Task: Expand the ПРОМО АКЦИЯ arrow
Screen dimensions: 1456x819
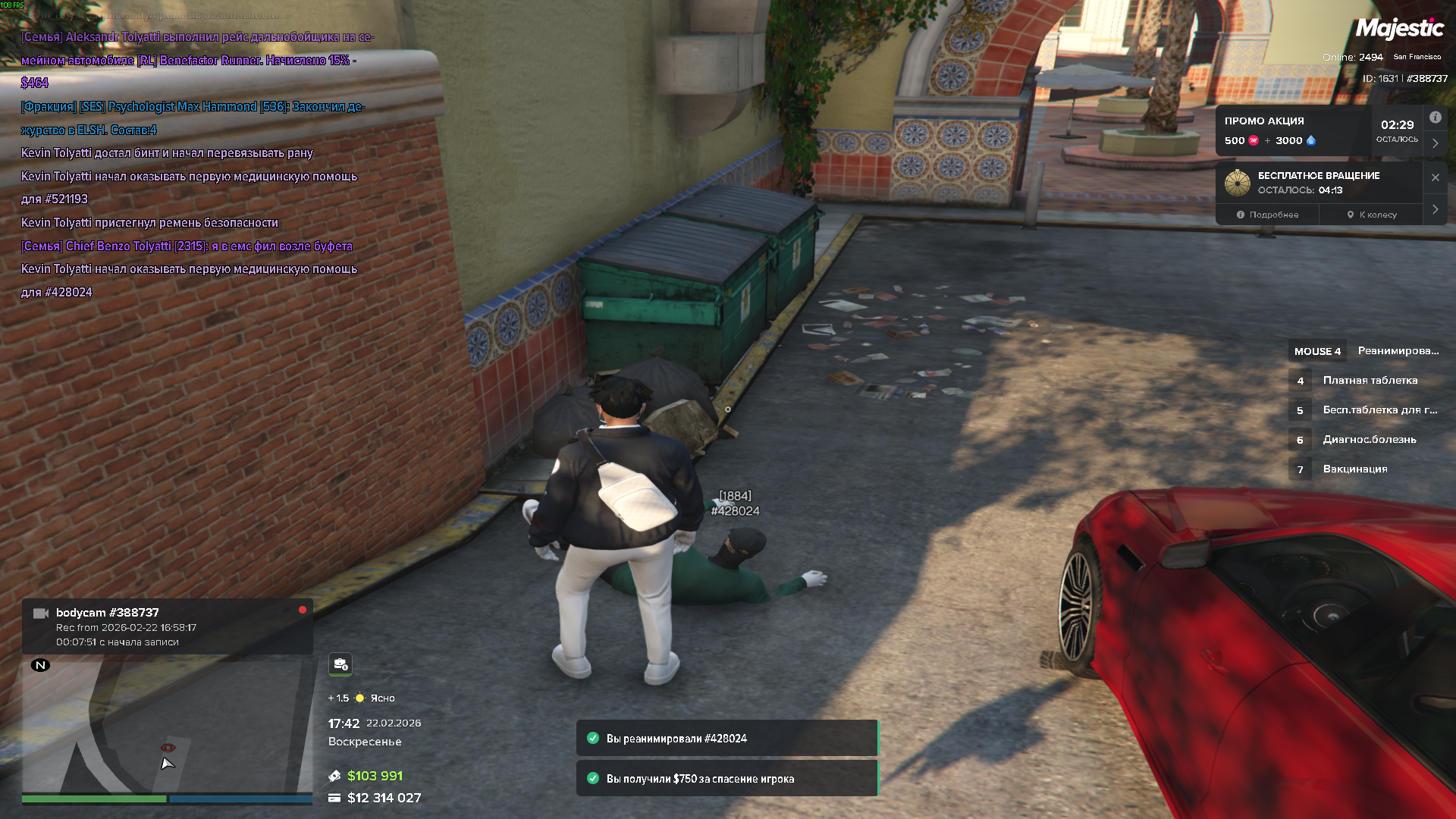Action: [1435, 143]
